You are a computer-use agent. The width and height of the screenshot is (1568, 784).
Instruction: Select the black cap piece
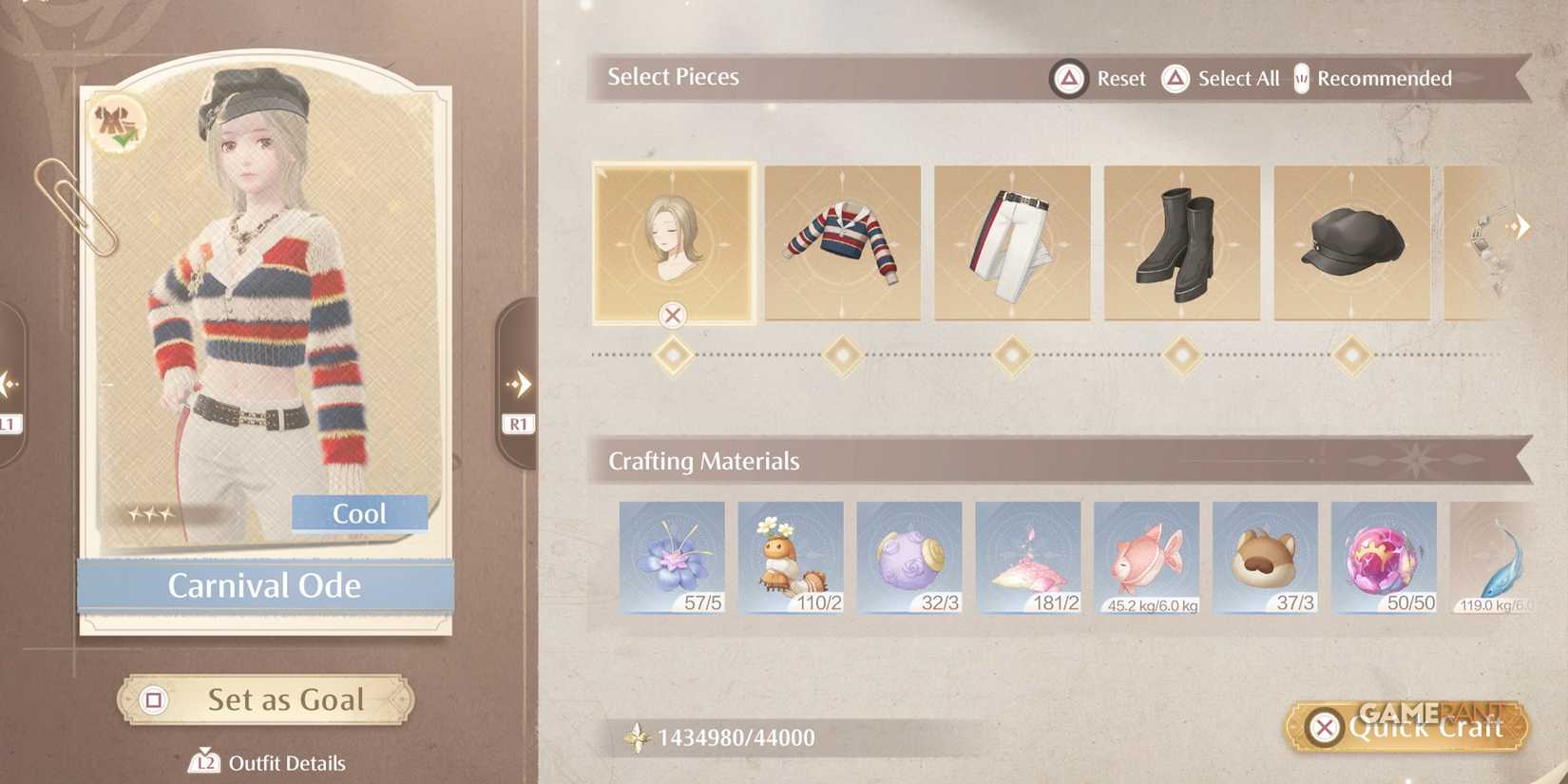click(1349, 243)
